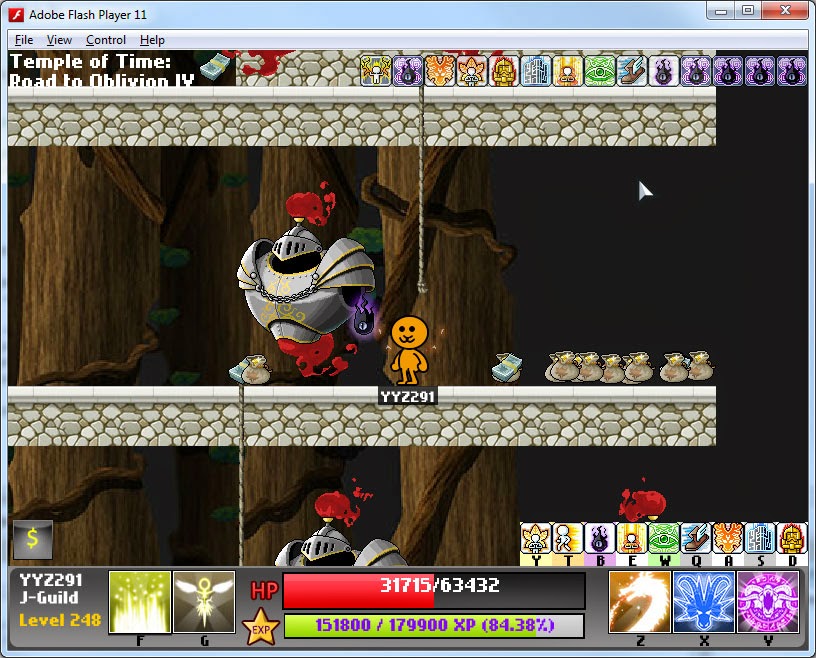
Task: Cast the orange beast face skill on hotkey A
Action: point(728,538)
